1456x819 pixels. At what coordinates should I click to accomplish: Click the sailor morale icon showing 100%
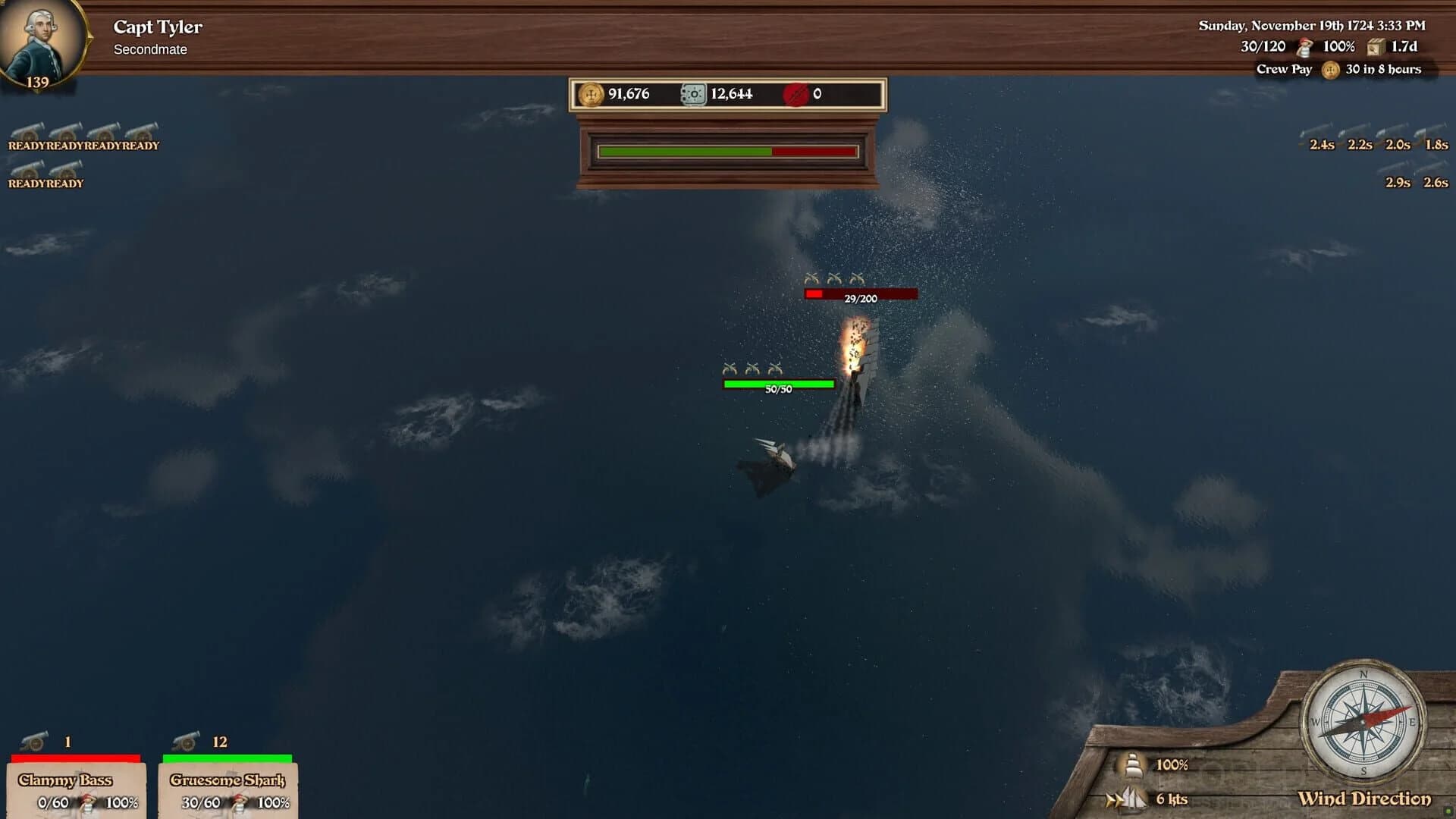(1305, 47)
